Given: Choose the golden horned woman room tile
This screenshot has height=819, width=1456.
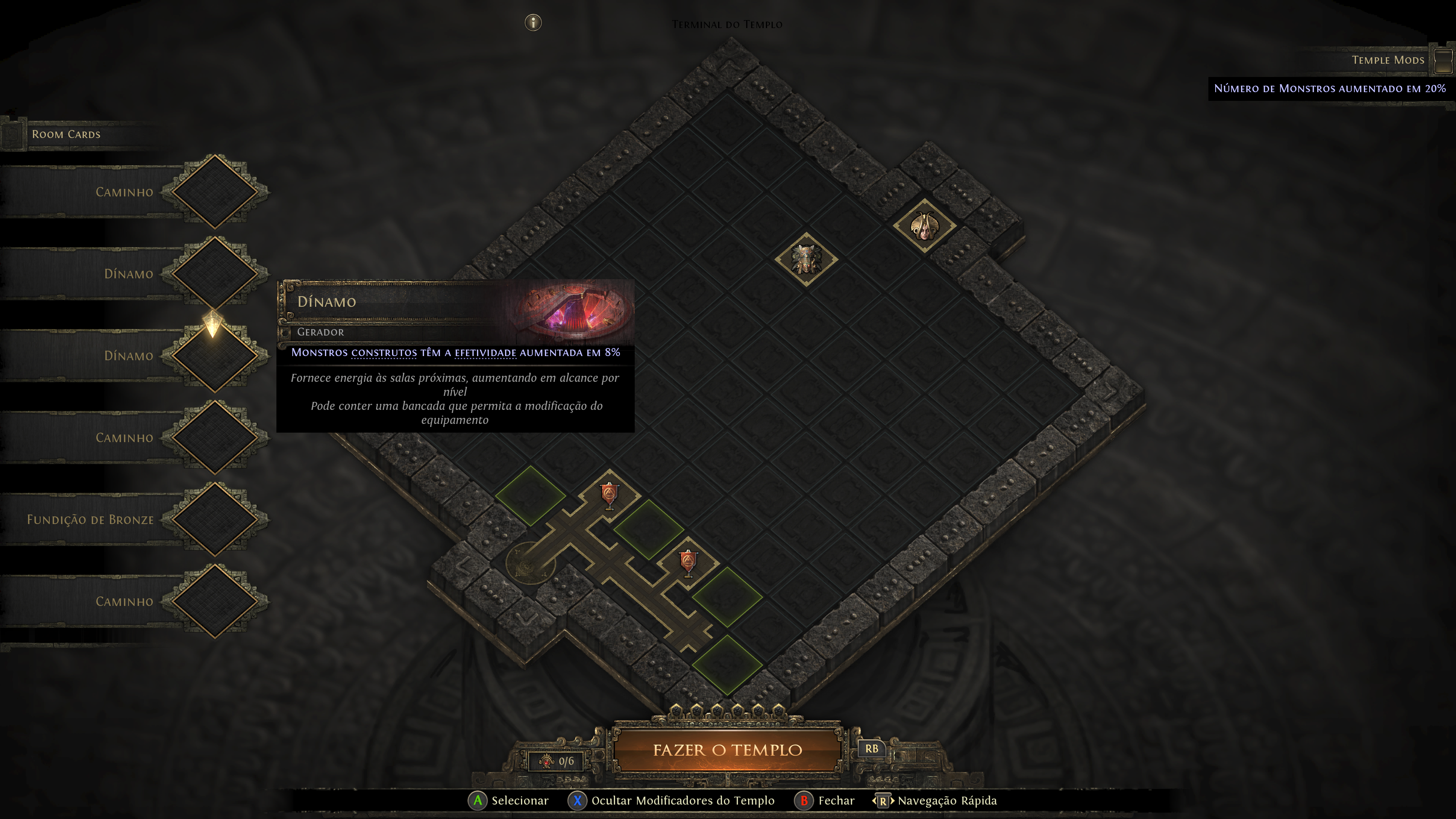Looking at the screenshot, I should [x=924, y=226].
